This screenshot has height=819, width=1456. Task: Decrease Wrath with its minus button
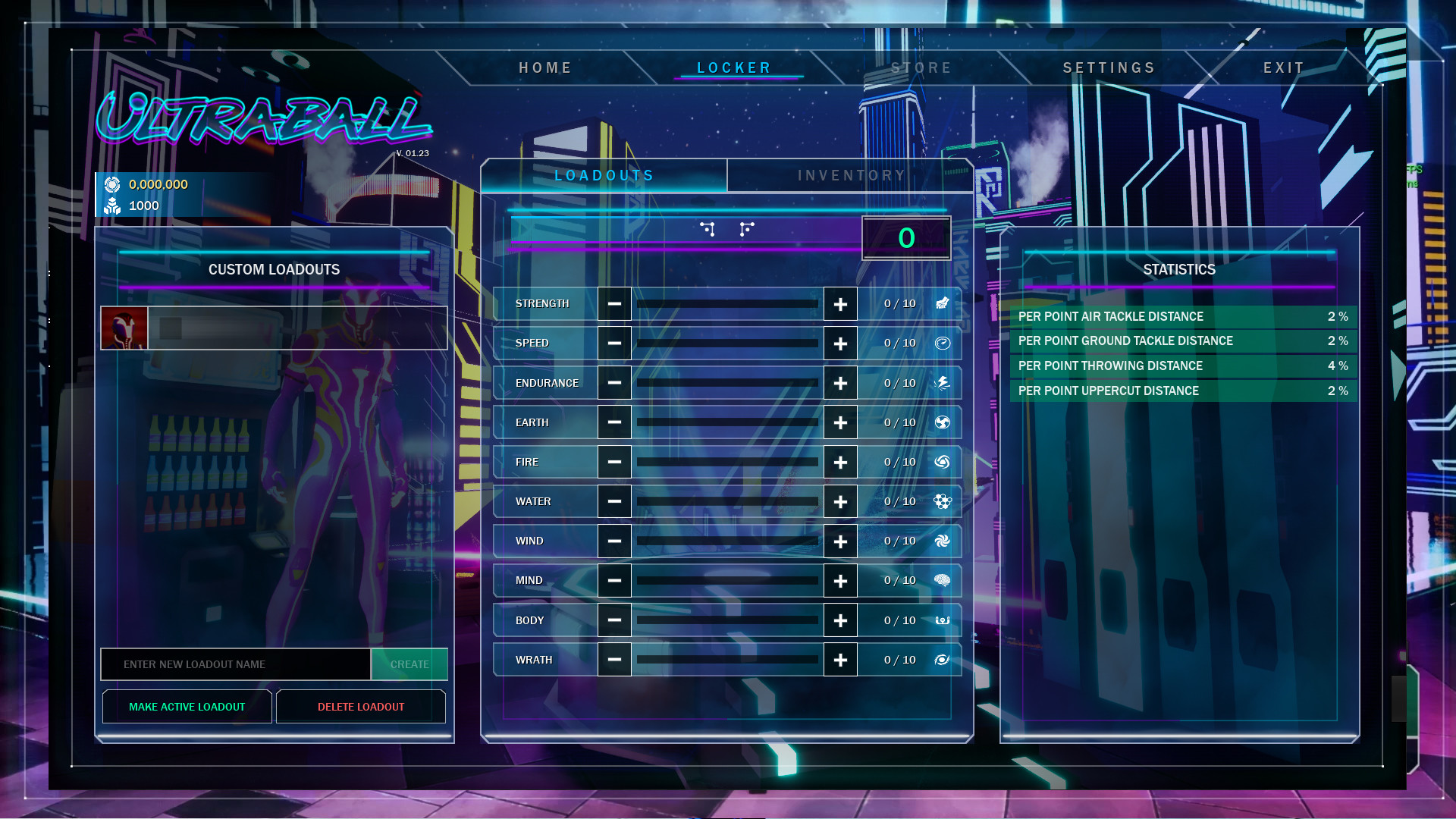click(614, 659)
